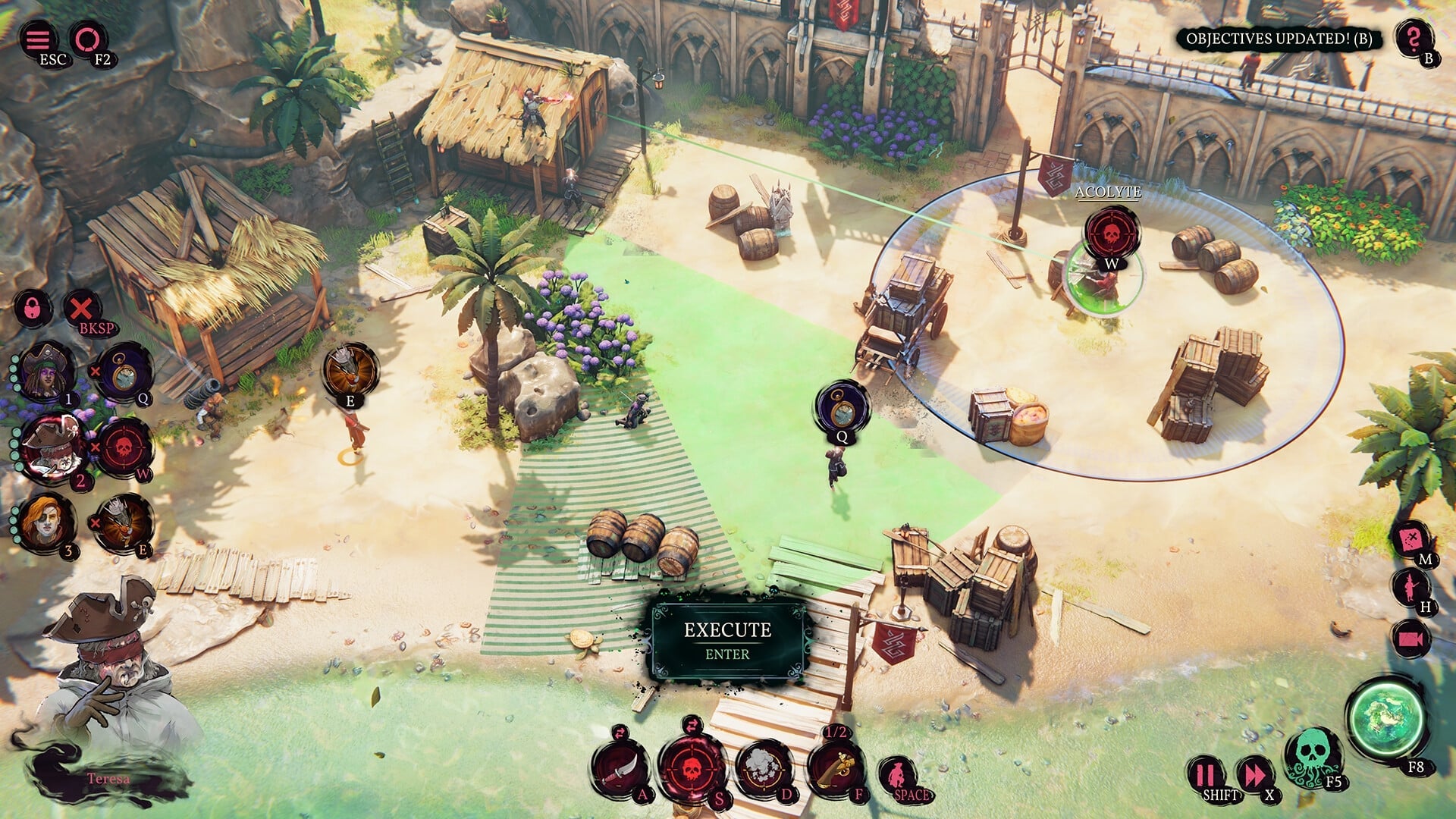Select the kill target ability (S)
This screenshot has height=819, width=1456.
pyautogui.click(x=692, y=767)
